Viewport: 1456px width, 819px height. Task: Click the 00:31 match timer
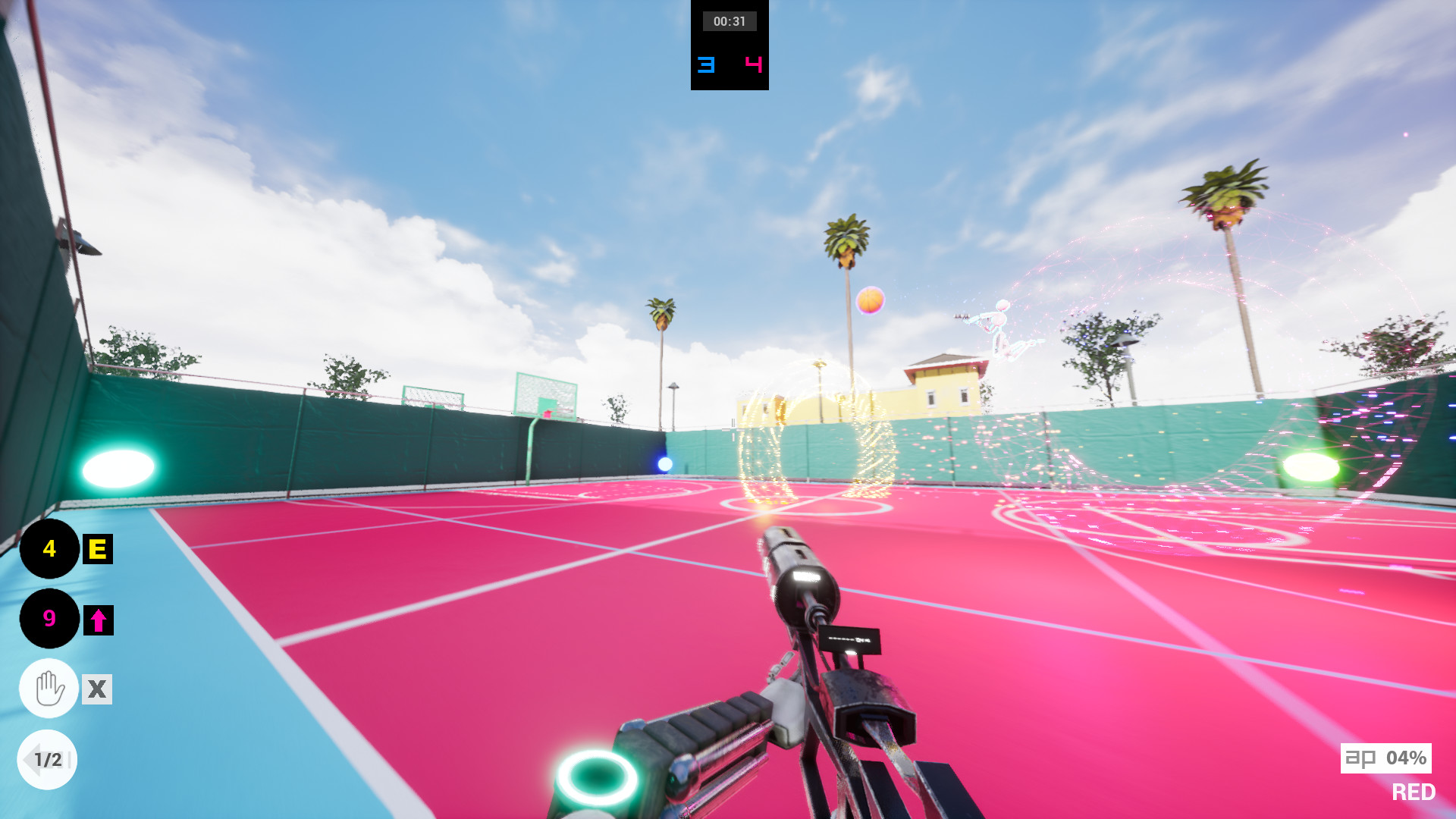point(729,20)
